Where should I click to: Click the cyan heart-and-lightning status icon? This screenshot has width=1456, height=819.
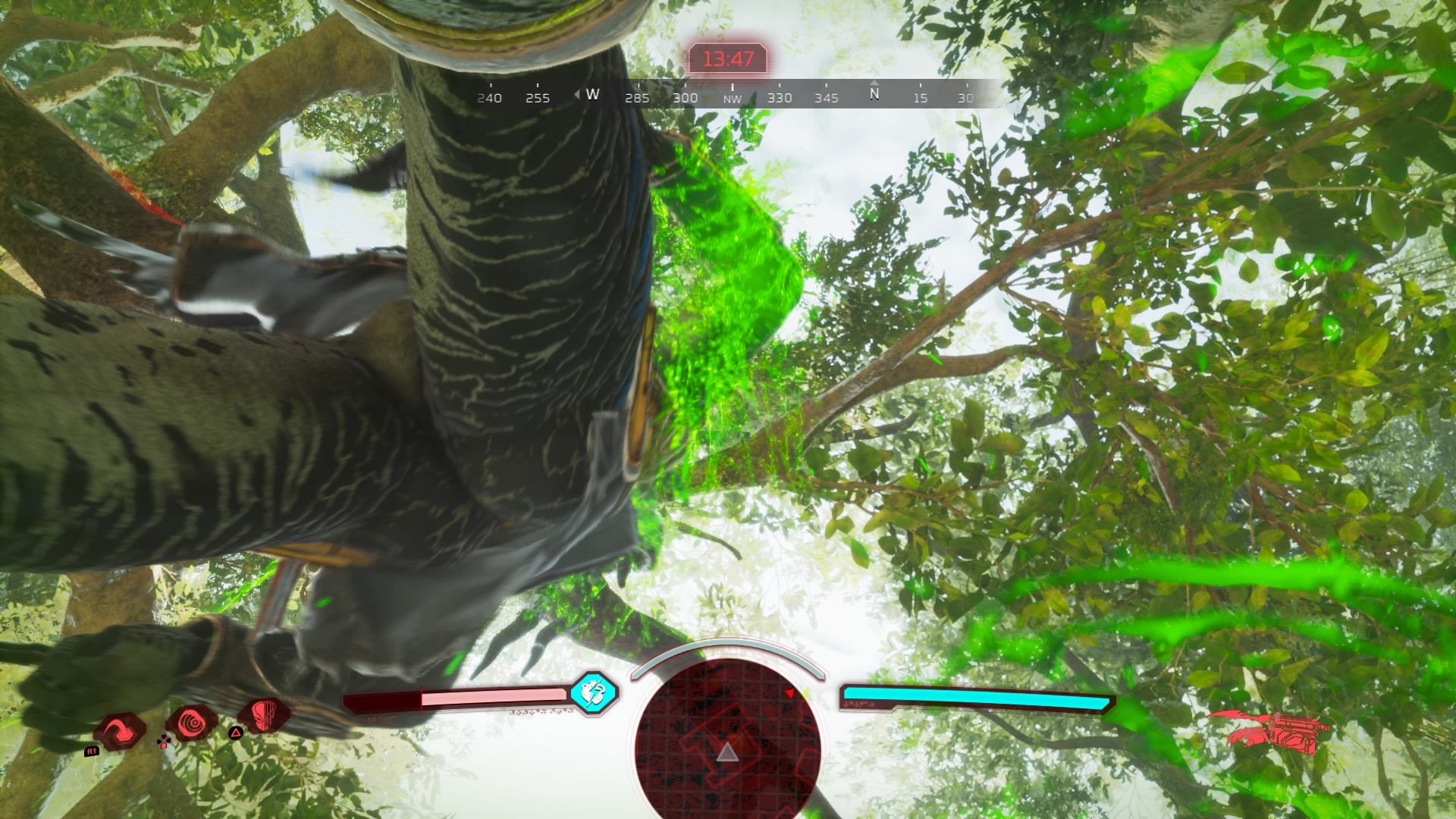[594, 692]
